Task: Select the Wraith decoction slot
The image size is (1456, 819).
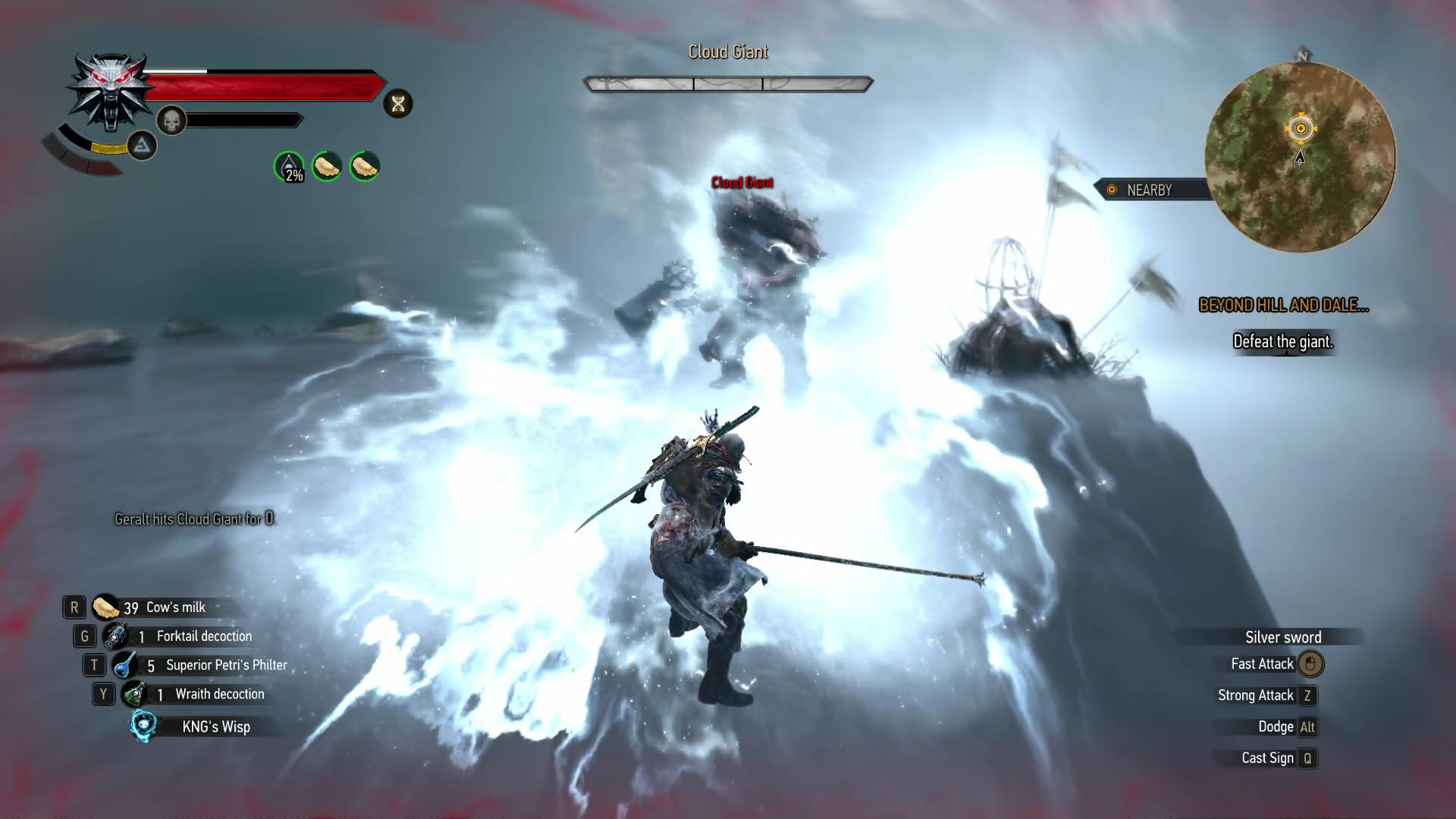Action: pos(134,694)
